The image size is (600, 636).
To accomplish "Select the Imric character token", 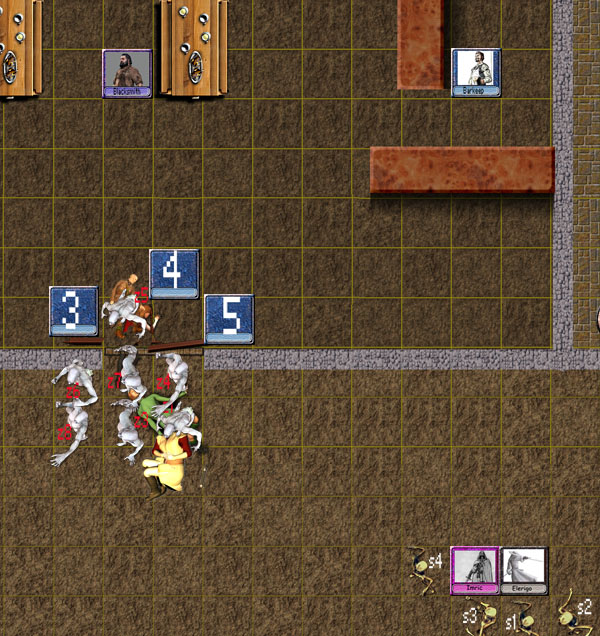I will 475,571.
